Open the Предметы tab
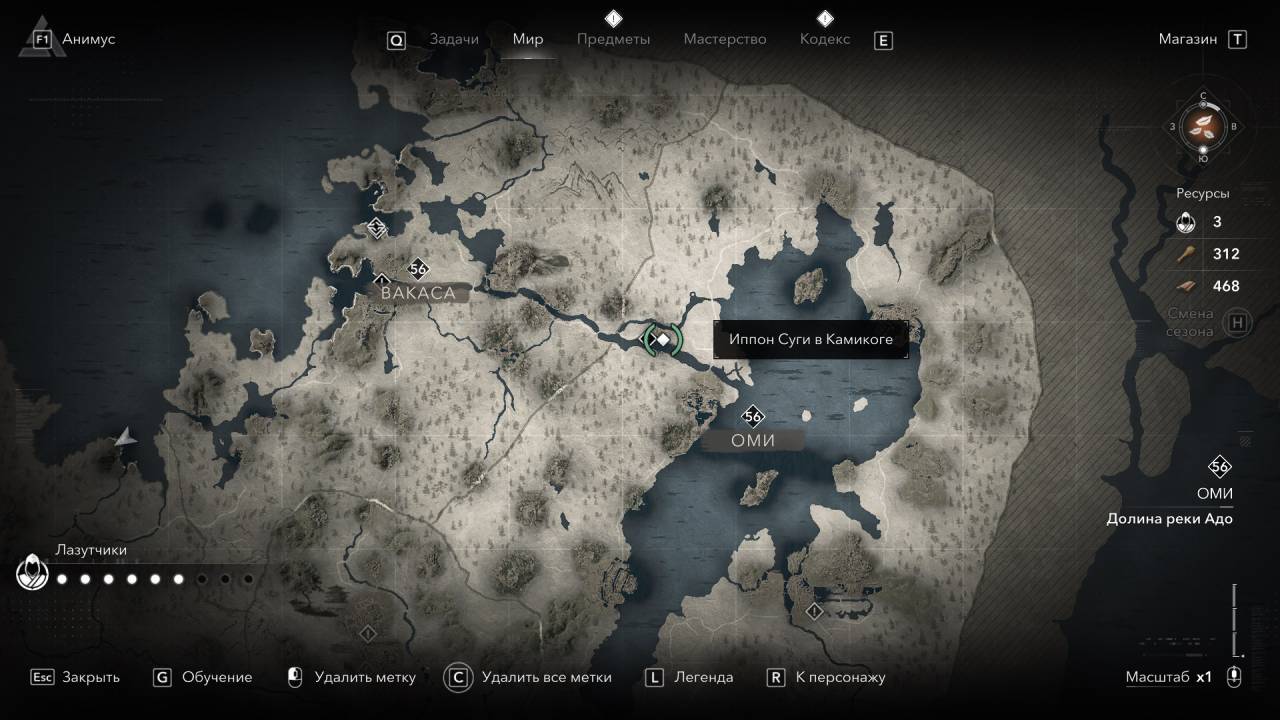1280x720 pixels. 613,39
